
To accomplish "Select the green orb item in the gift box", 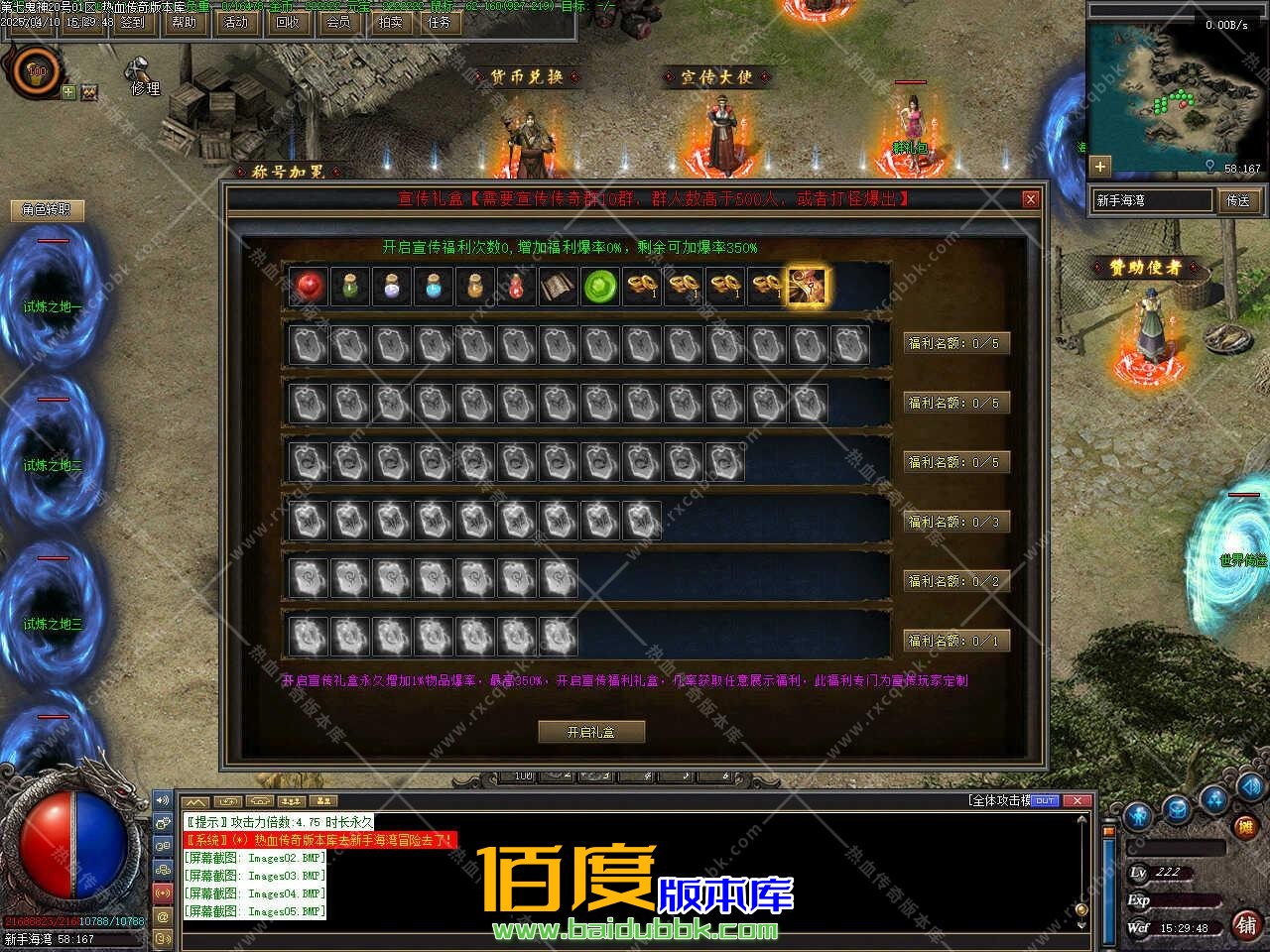I will (600, 287).
